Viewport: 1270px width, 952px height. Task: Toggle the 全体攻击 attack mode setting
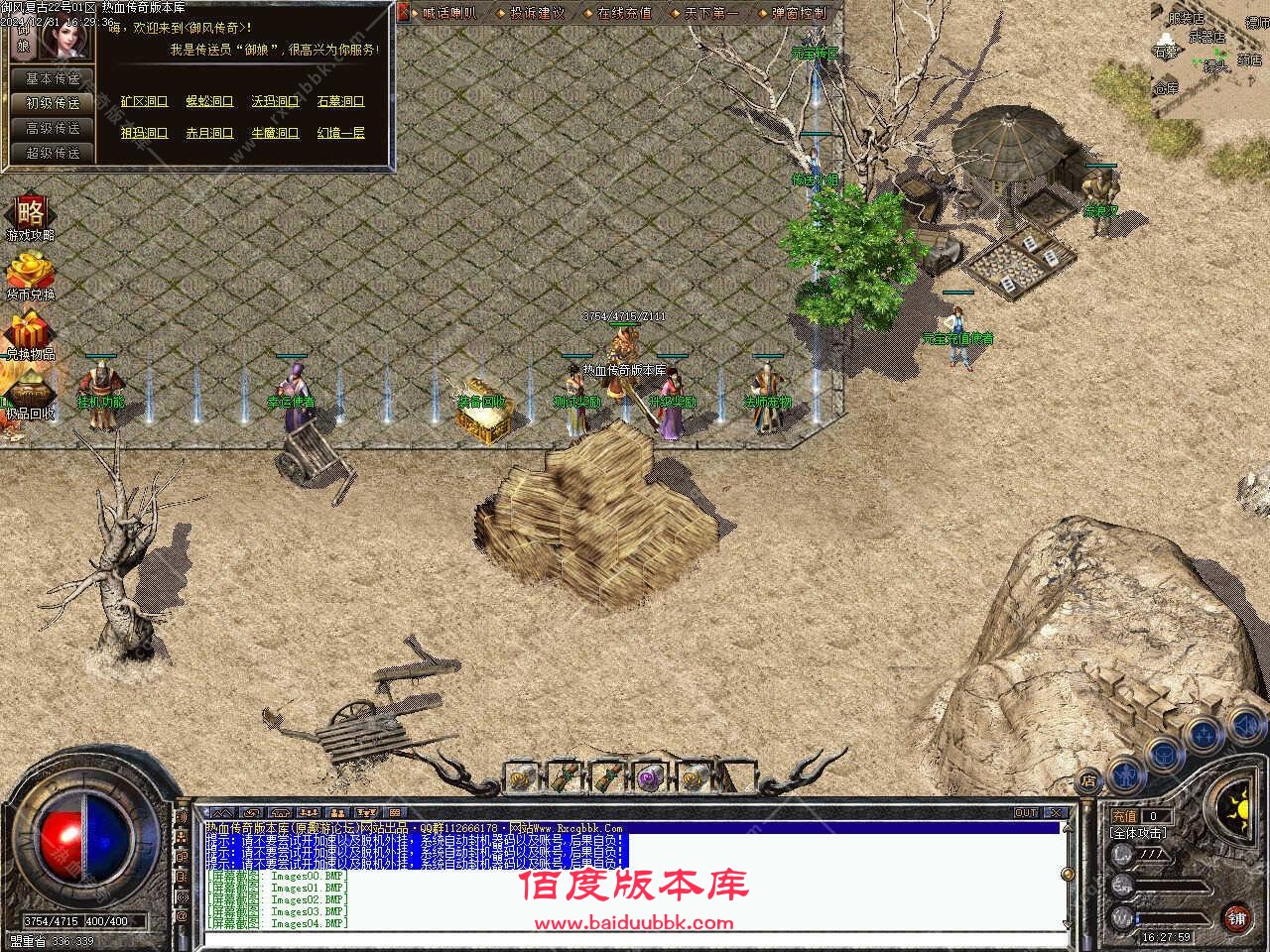click(x=1139, y=834)
